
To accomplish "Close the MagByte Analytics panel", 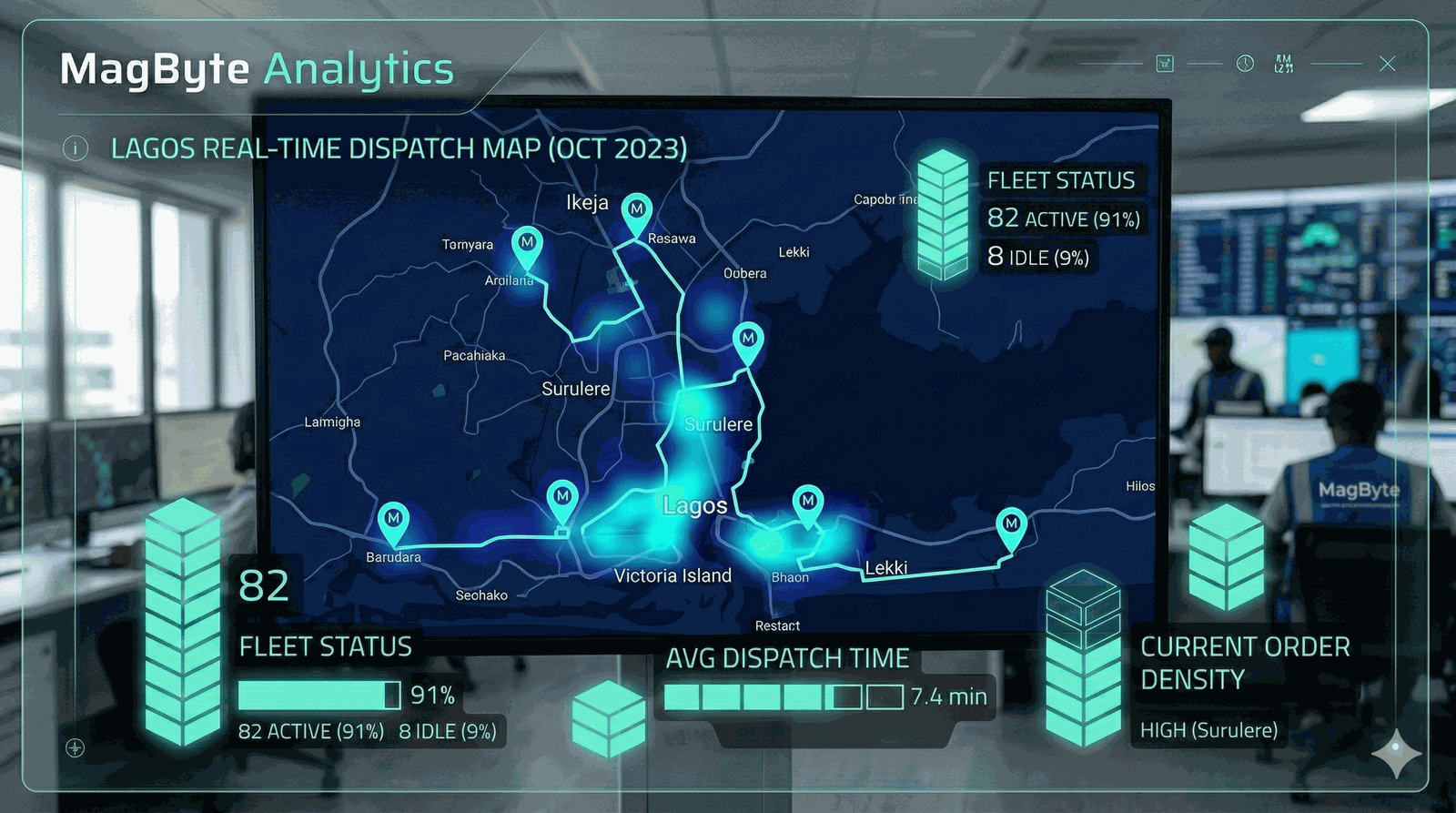I will pyautogui.click(x=1387, y=64).
